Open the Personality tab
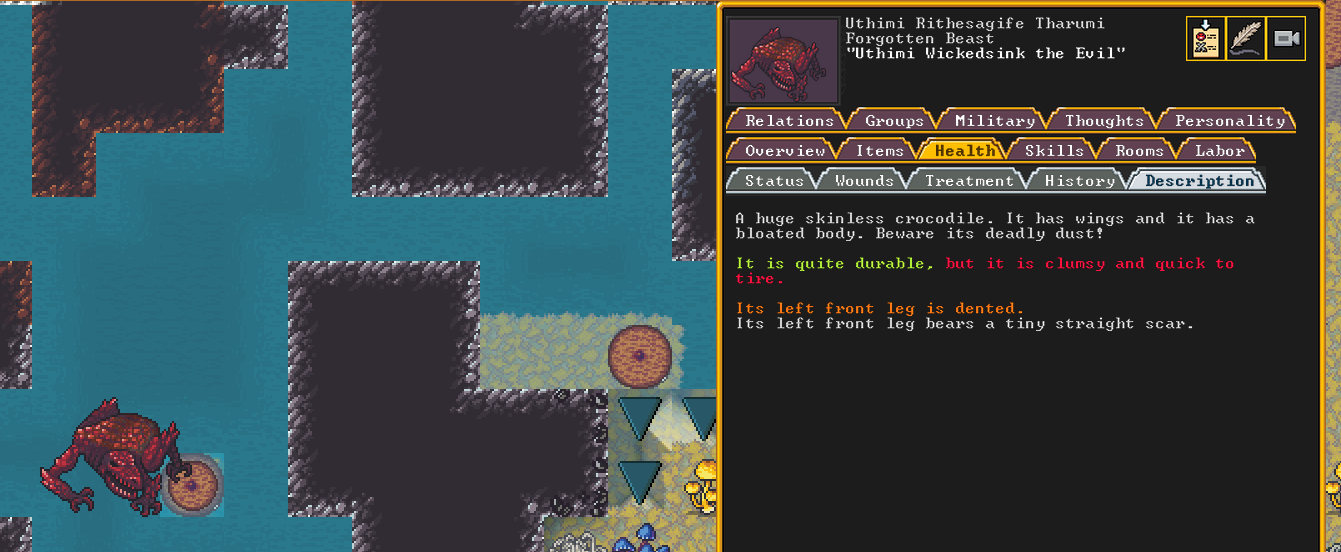The width and height of the screenshot is (1341, 552). pyautogui.click(x=1229, y=121)
